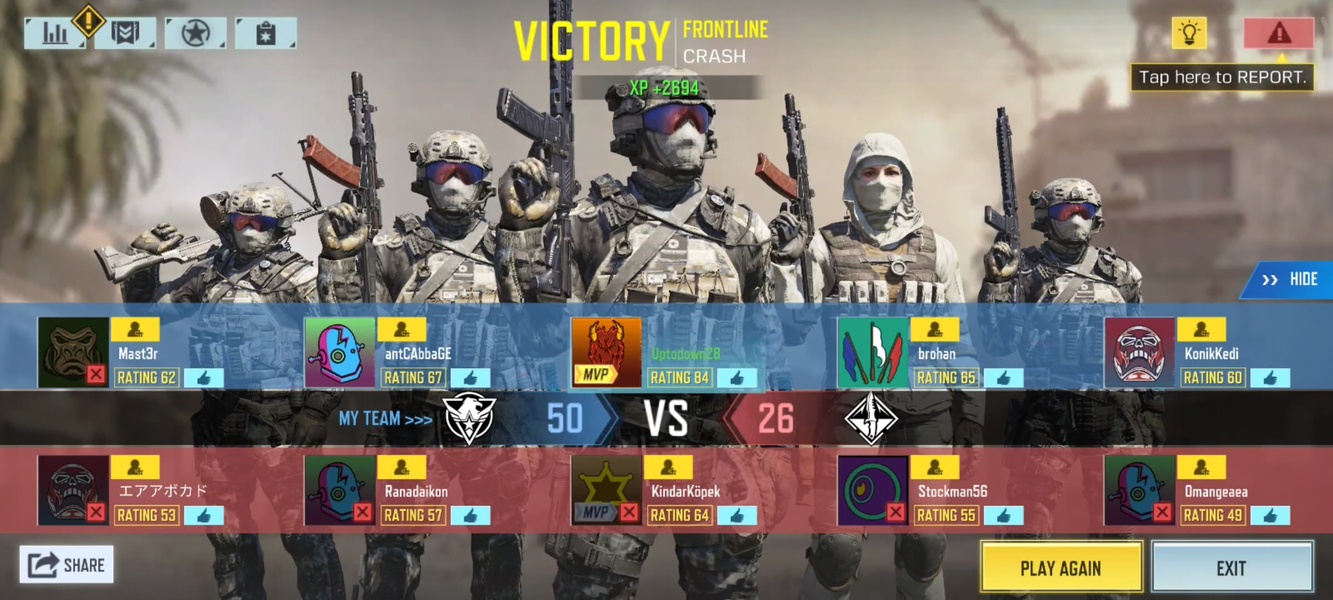
Task: Like enemy MVP KindarKöpek
Action: (737, 516)
